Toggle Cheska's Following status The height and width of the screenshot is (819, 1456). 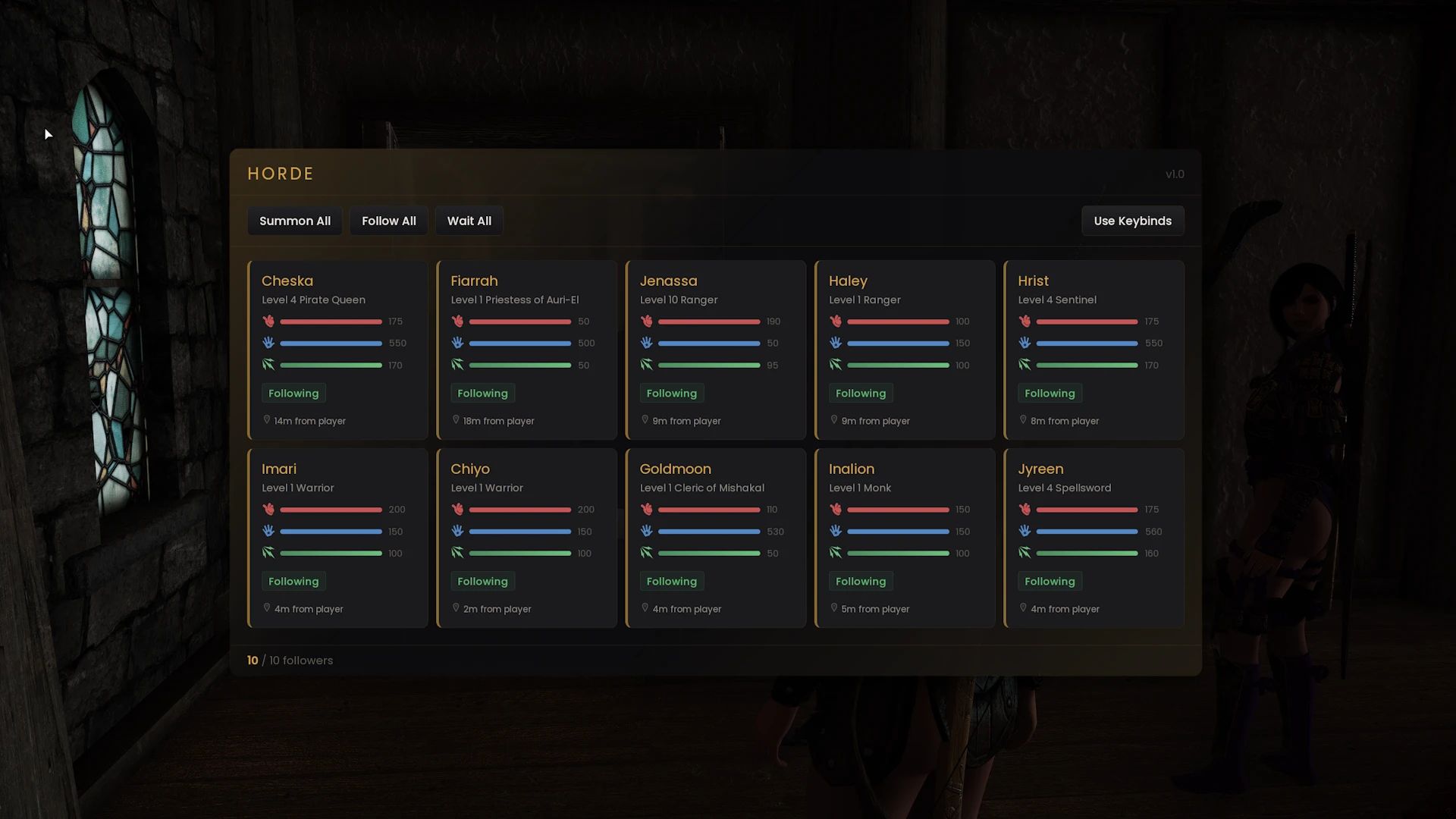point(293,393)
